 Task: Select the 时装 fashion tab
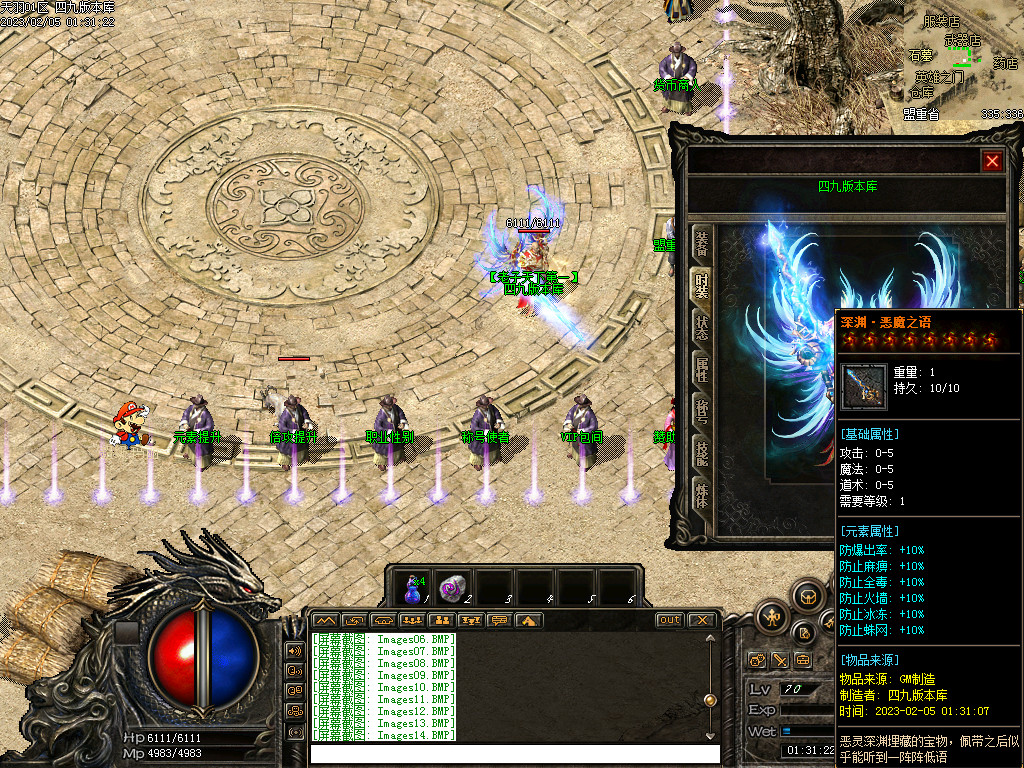(x=702, y=287)
